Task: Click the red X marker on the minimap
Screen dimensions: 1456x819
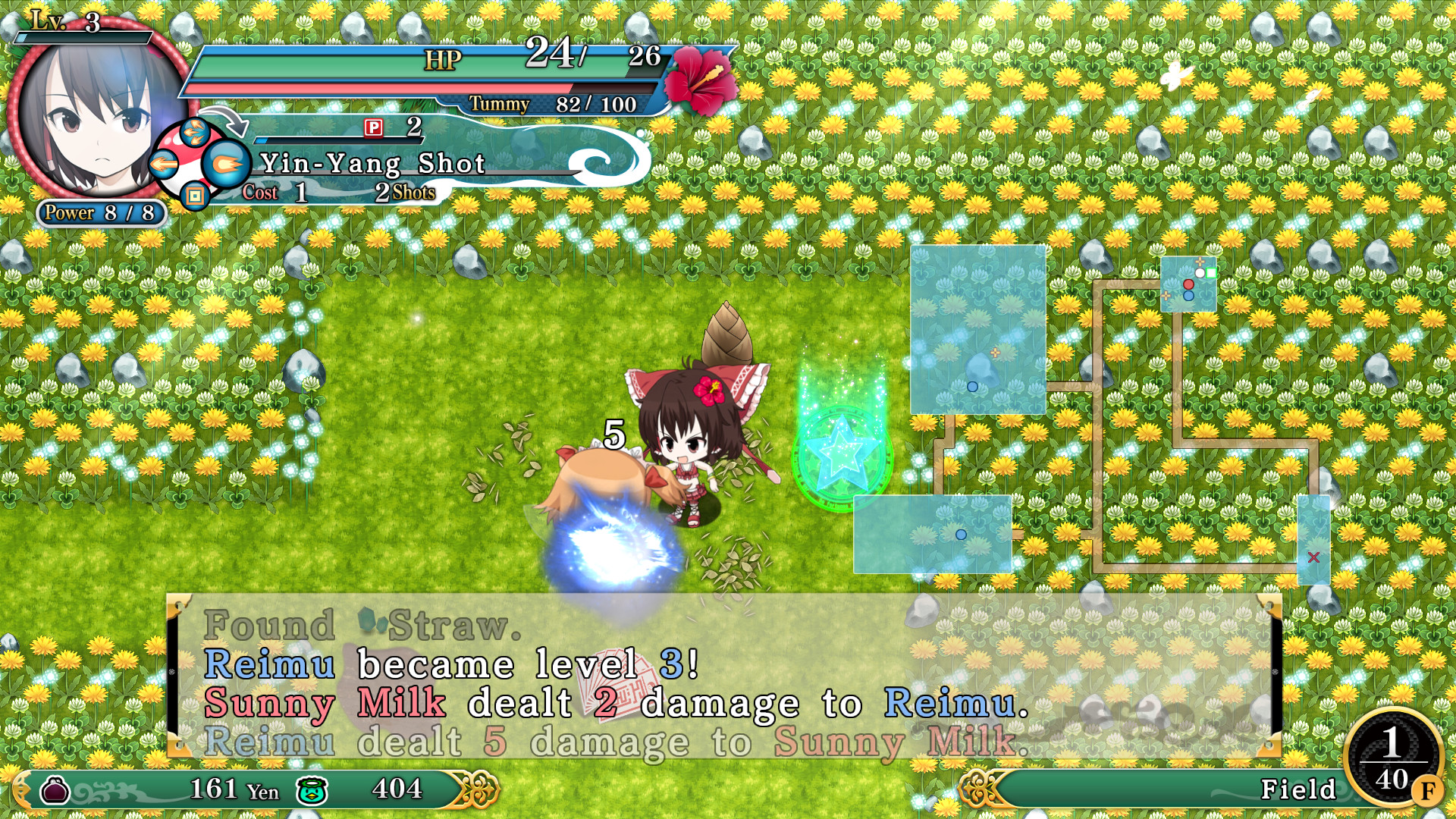Action: (1313, 557)
